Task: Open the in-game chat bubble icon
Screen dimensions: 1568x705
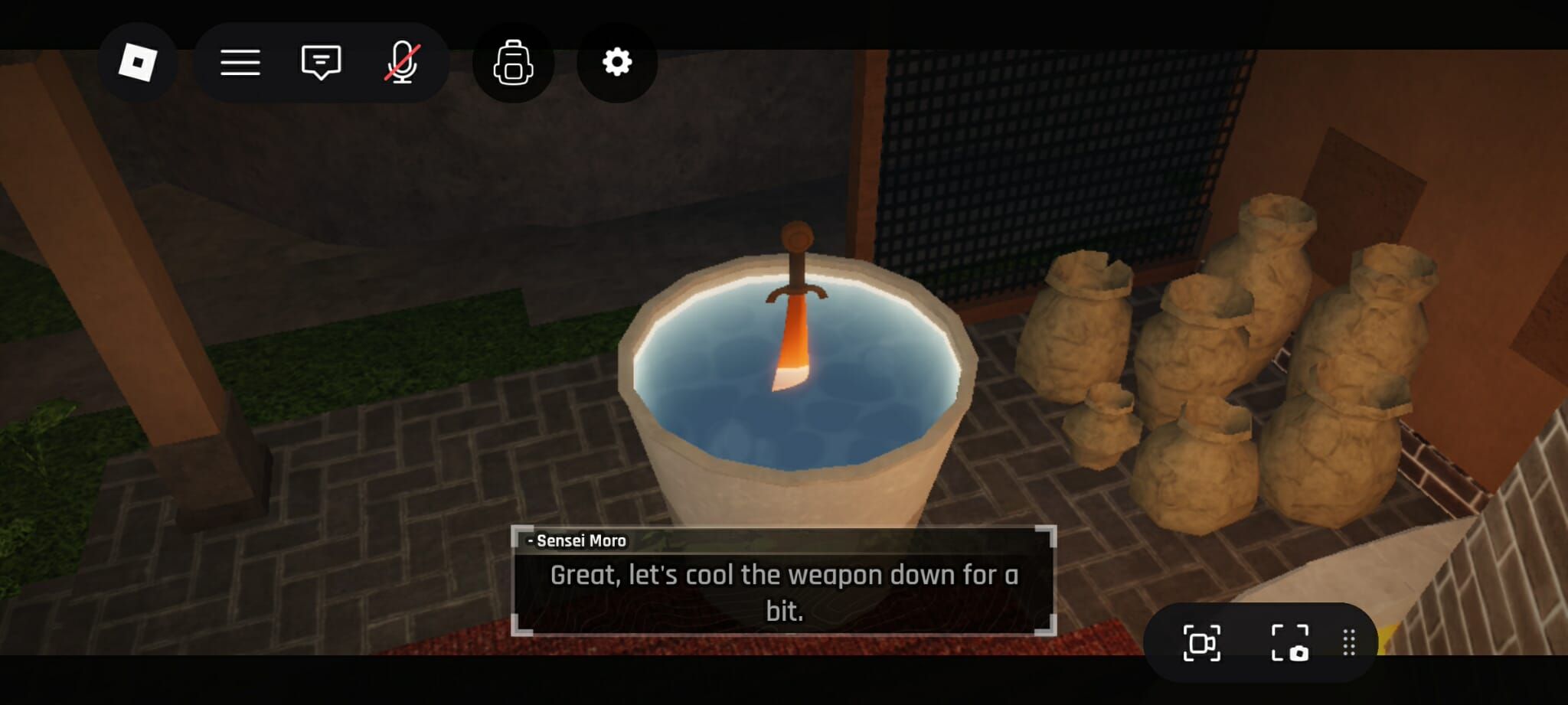Action: [321, 63]
